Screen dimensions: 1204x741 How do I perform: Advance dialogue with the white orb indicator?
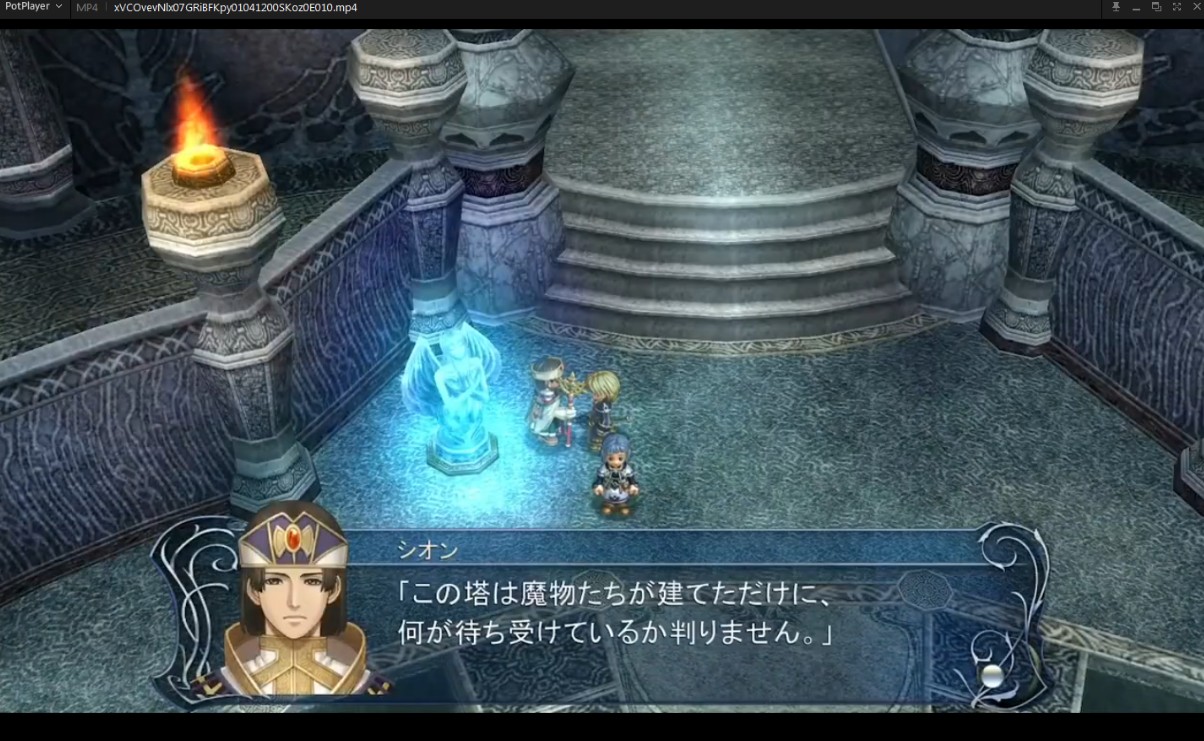tap(991, 675)
